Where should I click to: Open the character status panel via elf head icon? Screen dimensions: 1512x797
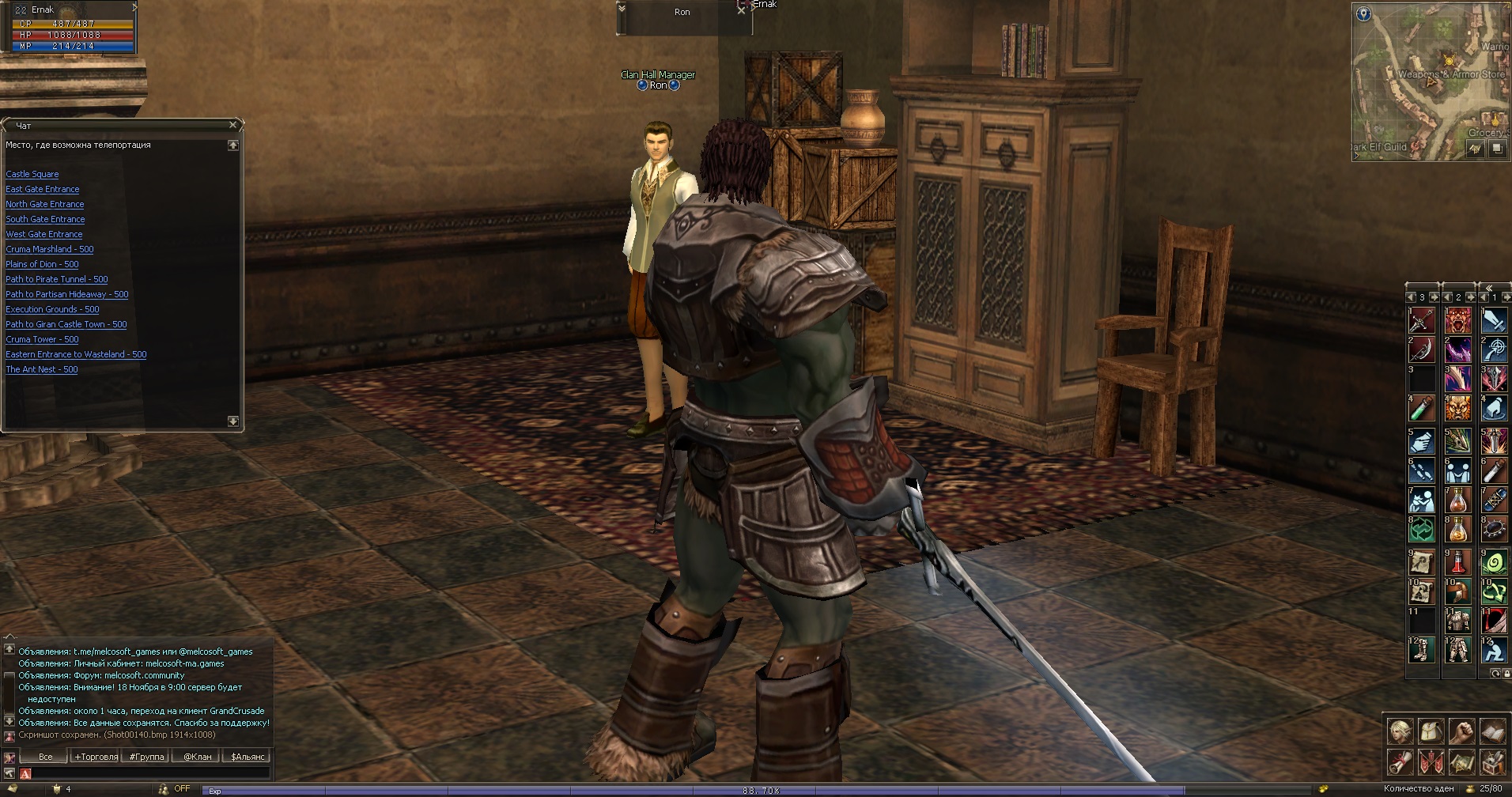pos(1400,731)
